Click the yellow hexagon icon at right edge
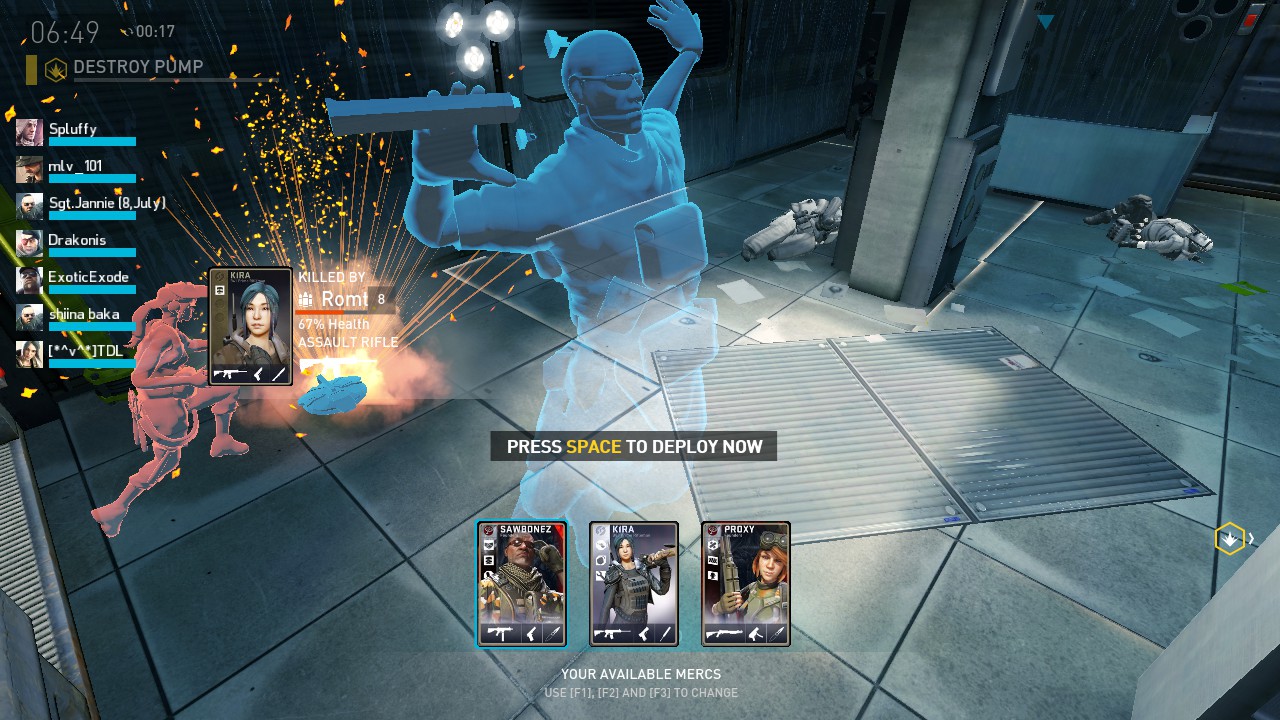Image resolution: width=1280 pixels, height=720 pixels. [x=1229, y=539]
